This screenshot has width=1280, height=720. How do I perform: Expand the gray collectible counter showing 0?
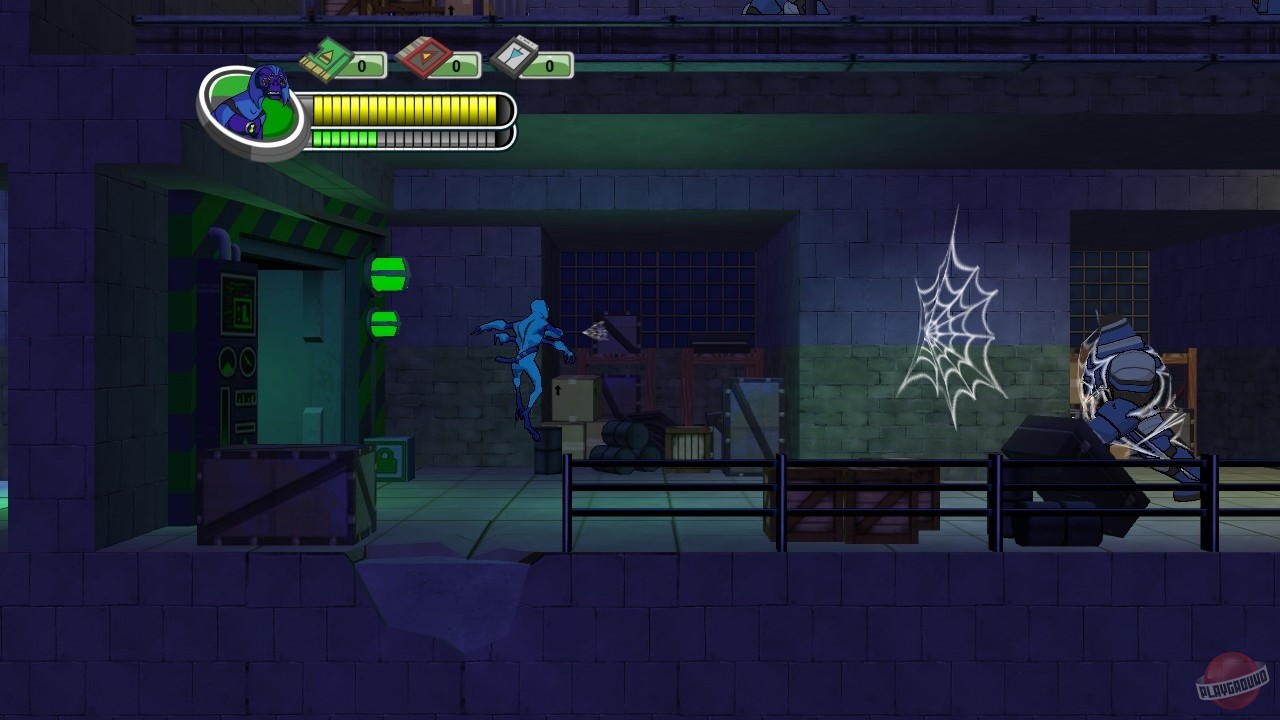549,64
